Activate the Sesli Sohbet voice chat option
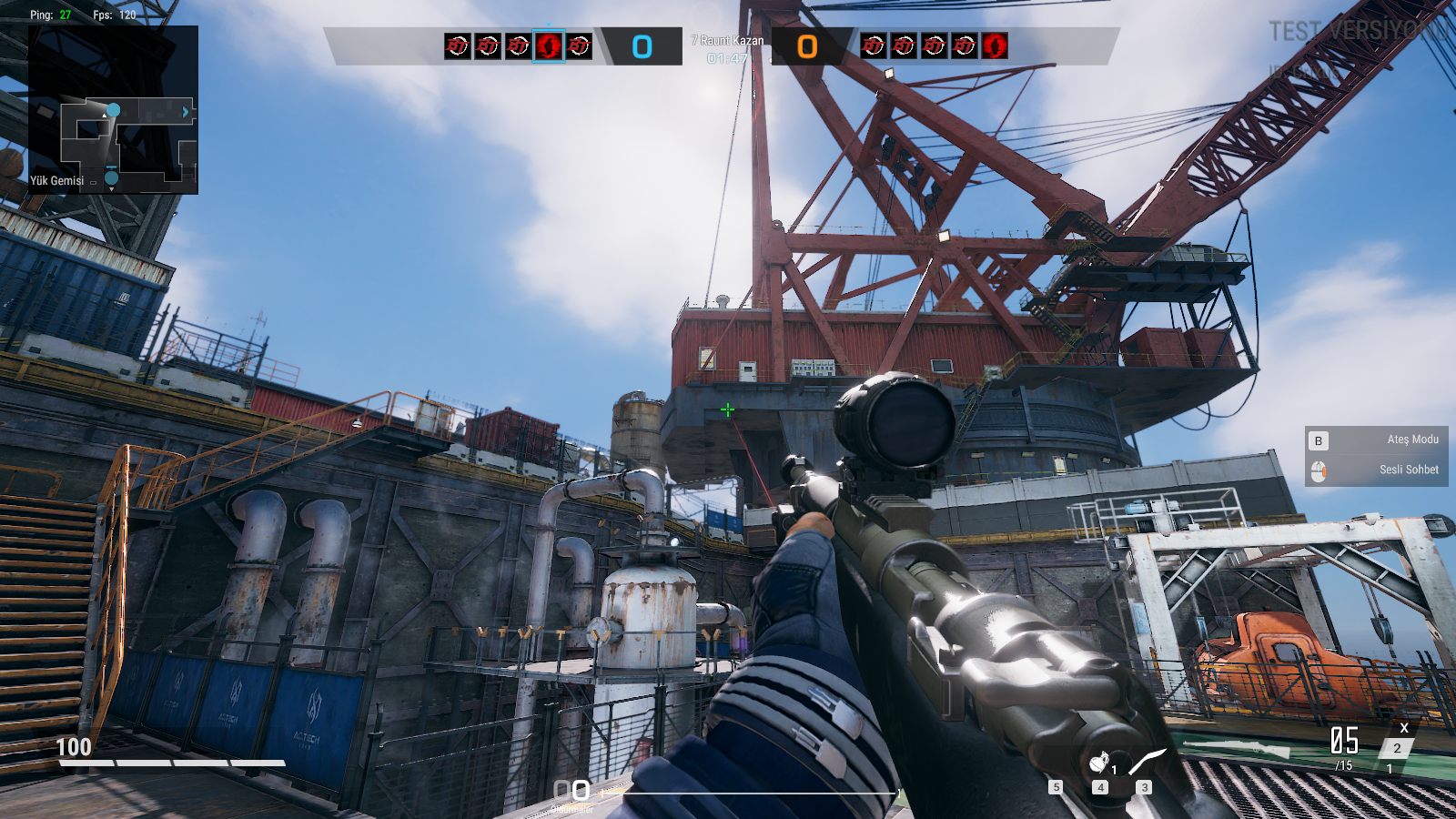The height and width of the screenshot is (819, 1456). point(1376,470)
